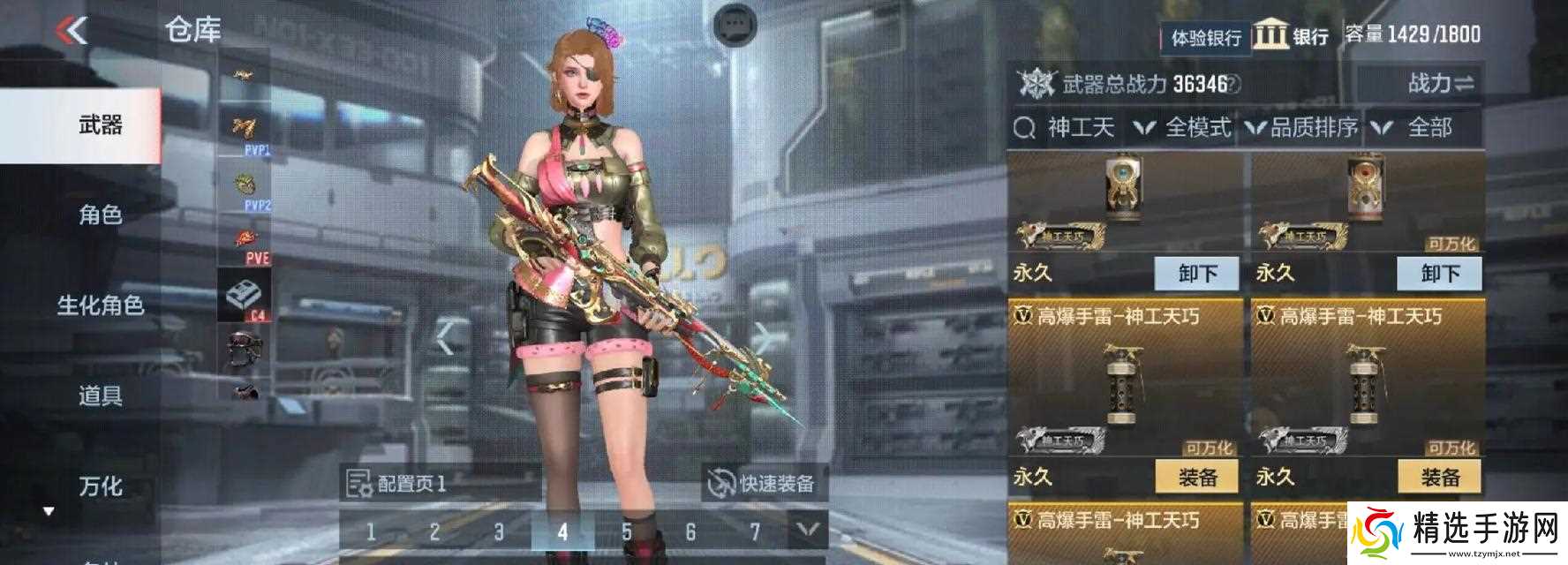This screenshot has height=565, width=1568.
Task: Open the 生化角色 tab
Action: (x=100, y=305)
